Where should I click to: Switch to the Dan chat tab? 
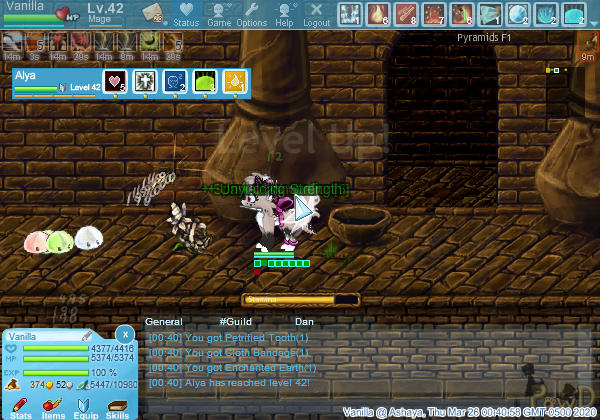[304, 322]
